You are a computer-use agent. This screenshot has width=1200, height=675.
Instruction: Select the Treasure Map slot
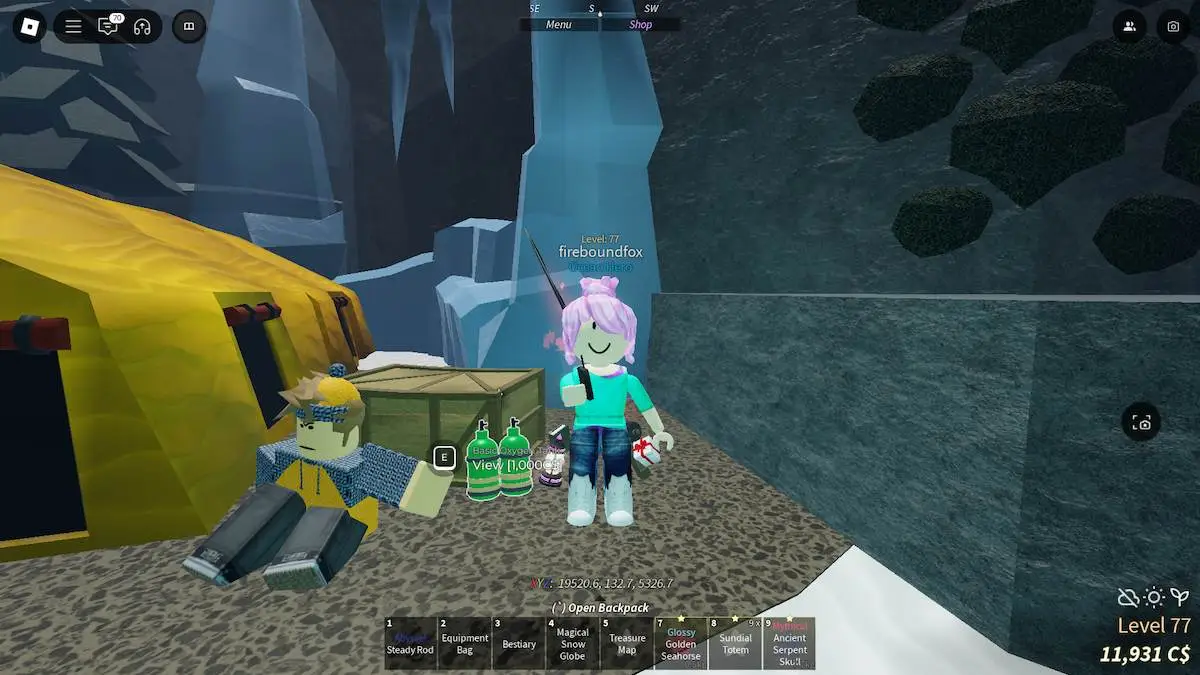click(x=626, y=643)
